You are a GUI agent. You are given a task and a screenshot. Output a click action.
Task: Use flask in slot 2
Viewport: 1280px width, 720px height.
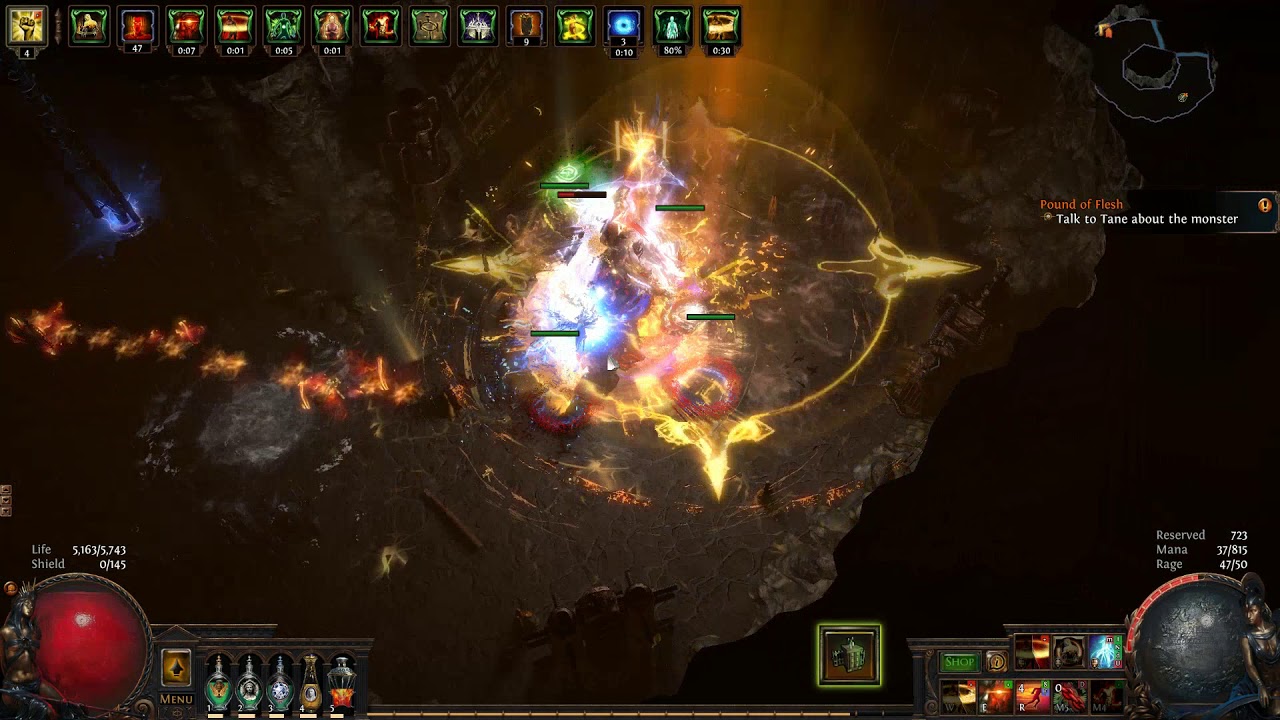point(249,682)
